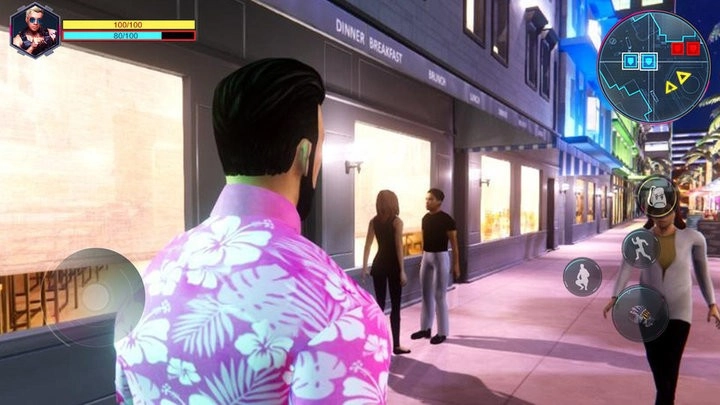Activate the sprint running-figure button

coord(640,248)
